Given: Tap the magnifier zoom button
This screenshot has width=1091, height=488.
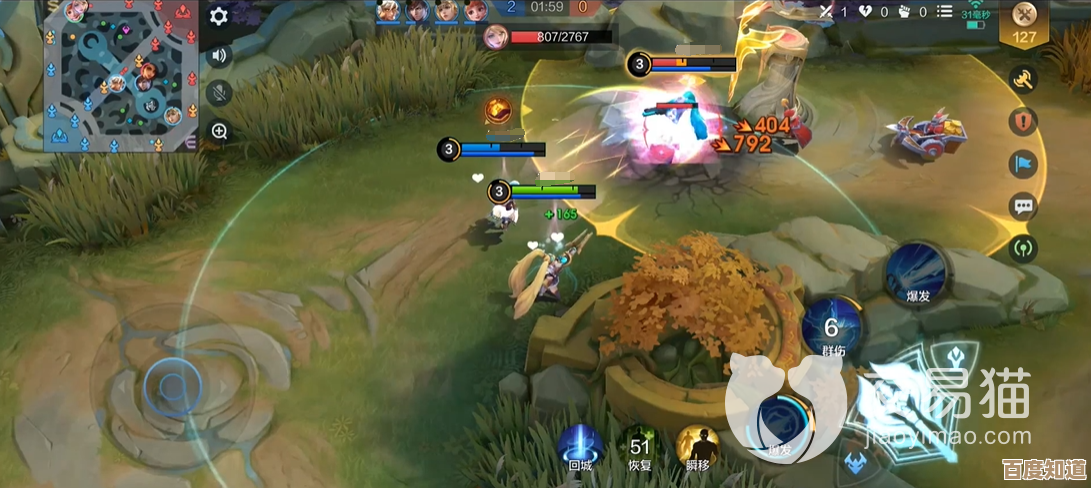Looking at the screenshot, I should click(x=219, y=131).
